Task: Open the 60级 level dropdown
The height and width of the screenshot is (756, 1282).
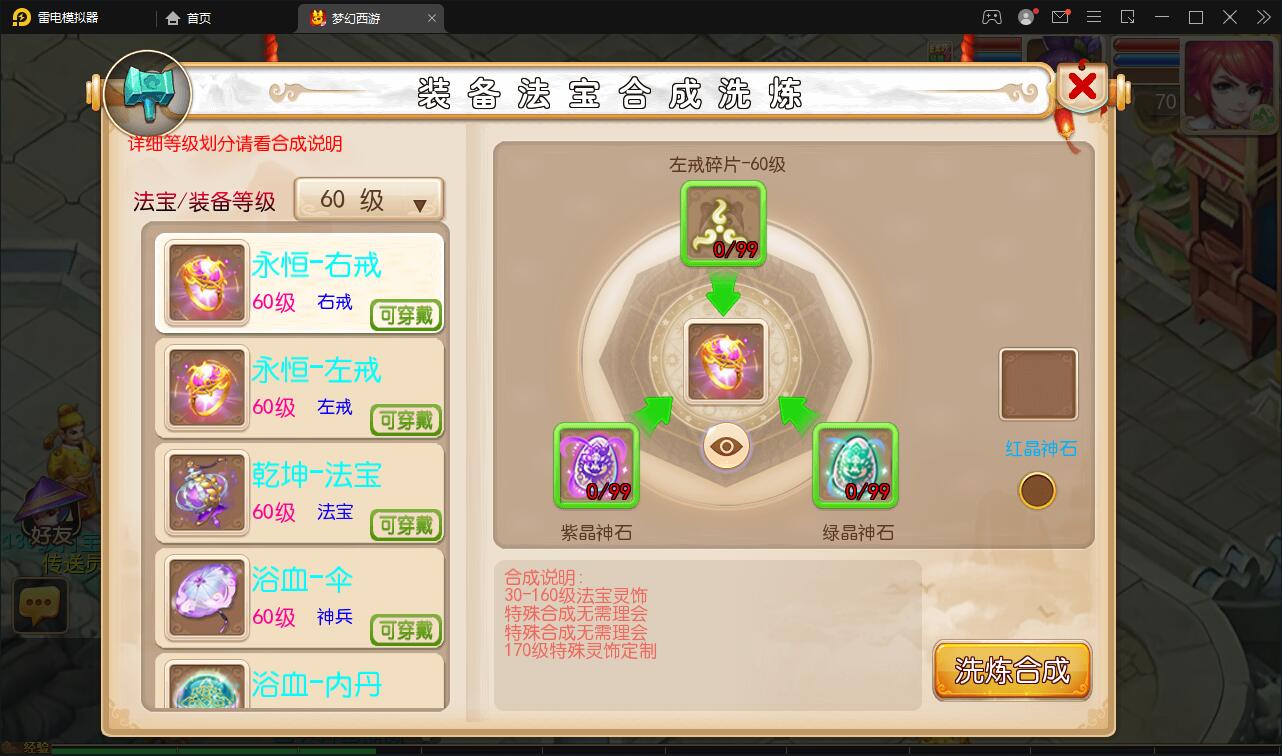Action: click(x=368, y=200)
